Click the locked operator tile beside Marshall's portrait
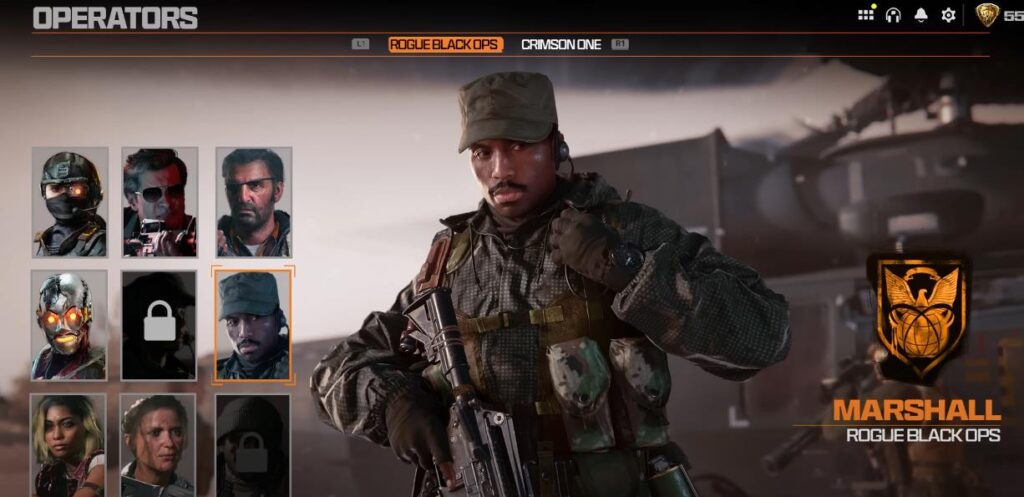This screenshot has width=1024, height=497. [160, 325]
